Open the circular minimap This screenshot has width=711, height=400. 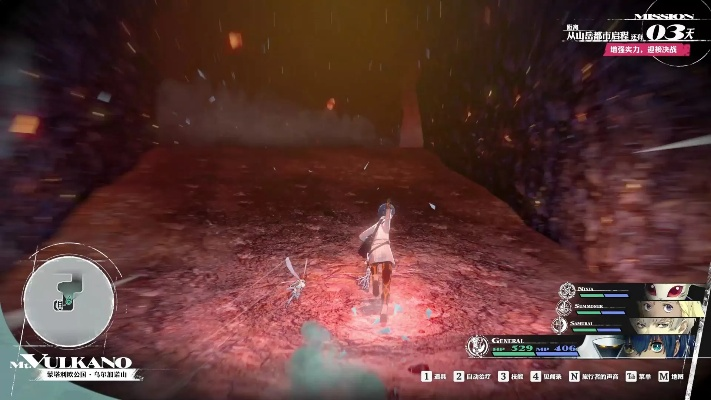click(66, 295)
